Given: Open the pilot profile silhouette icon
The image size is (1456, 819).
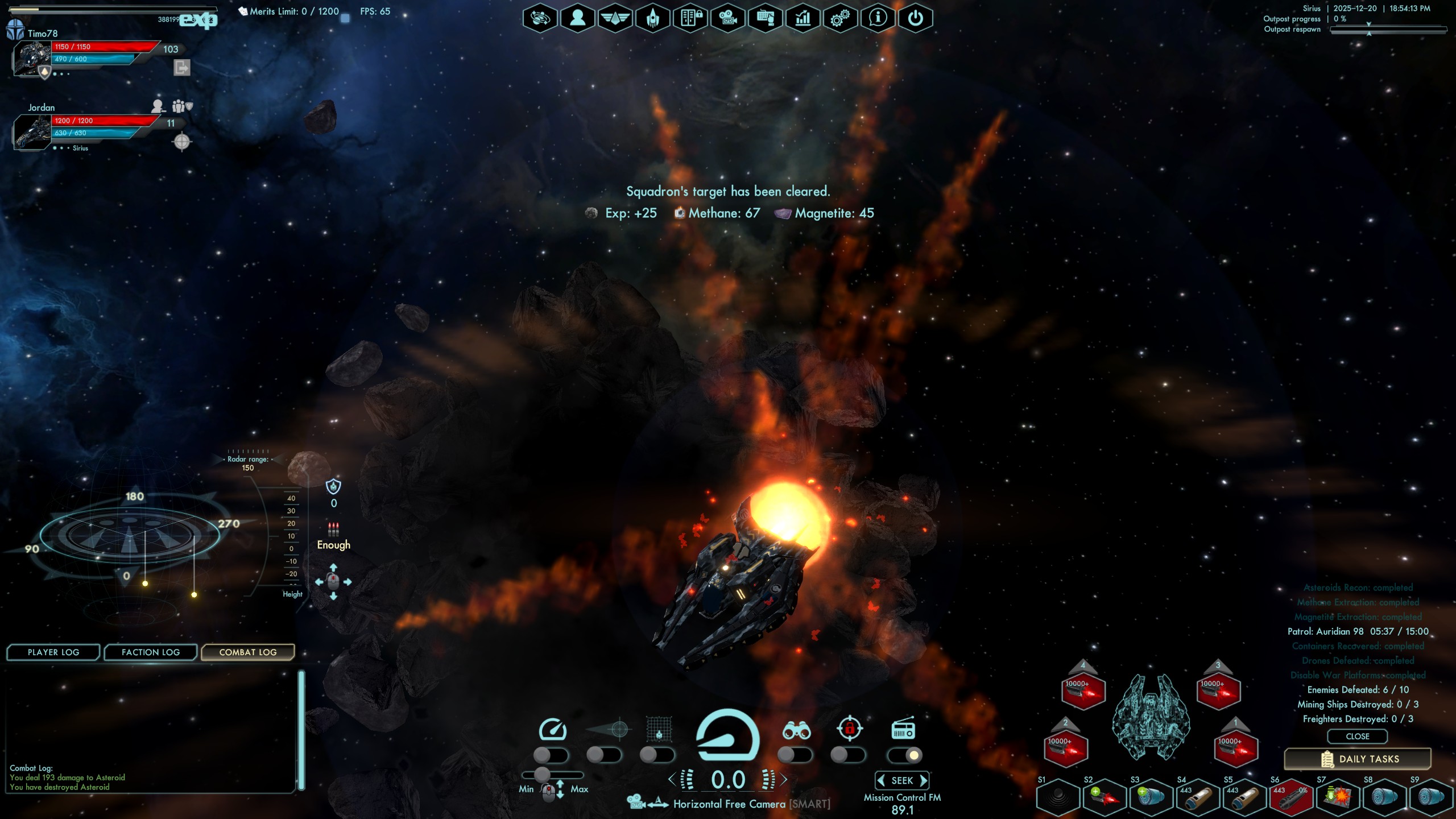Looking at the screenshot, I should tap(577, 18).
